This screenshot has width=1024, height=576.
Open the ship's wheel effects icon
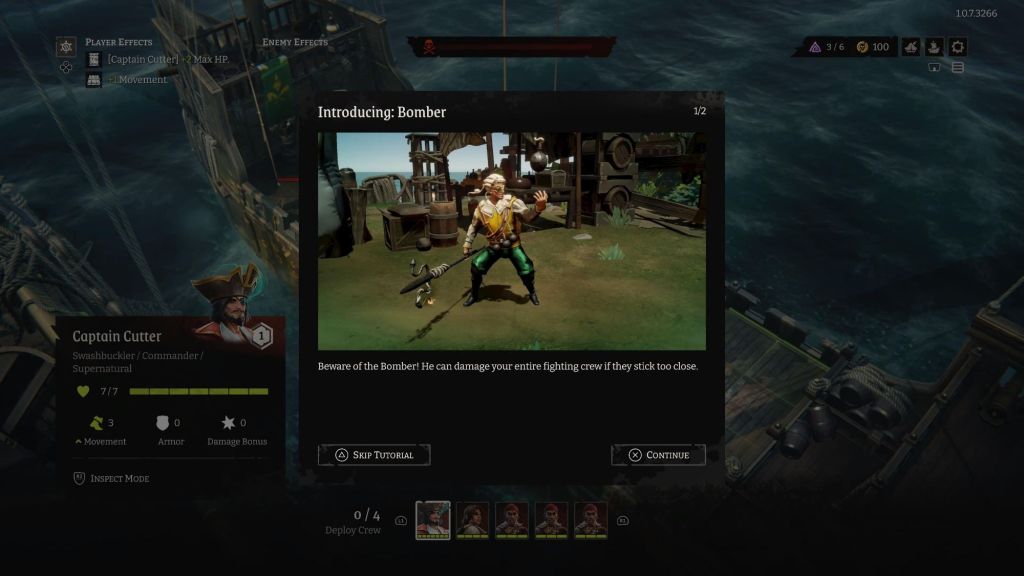66,47
